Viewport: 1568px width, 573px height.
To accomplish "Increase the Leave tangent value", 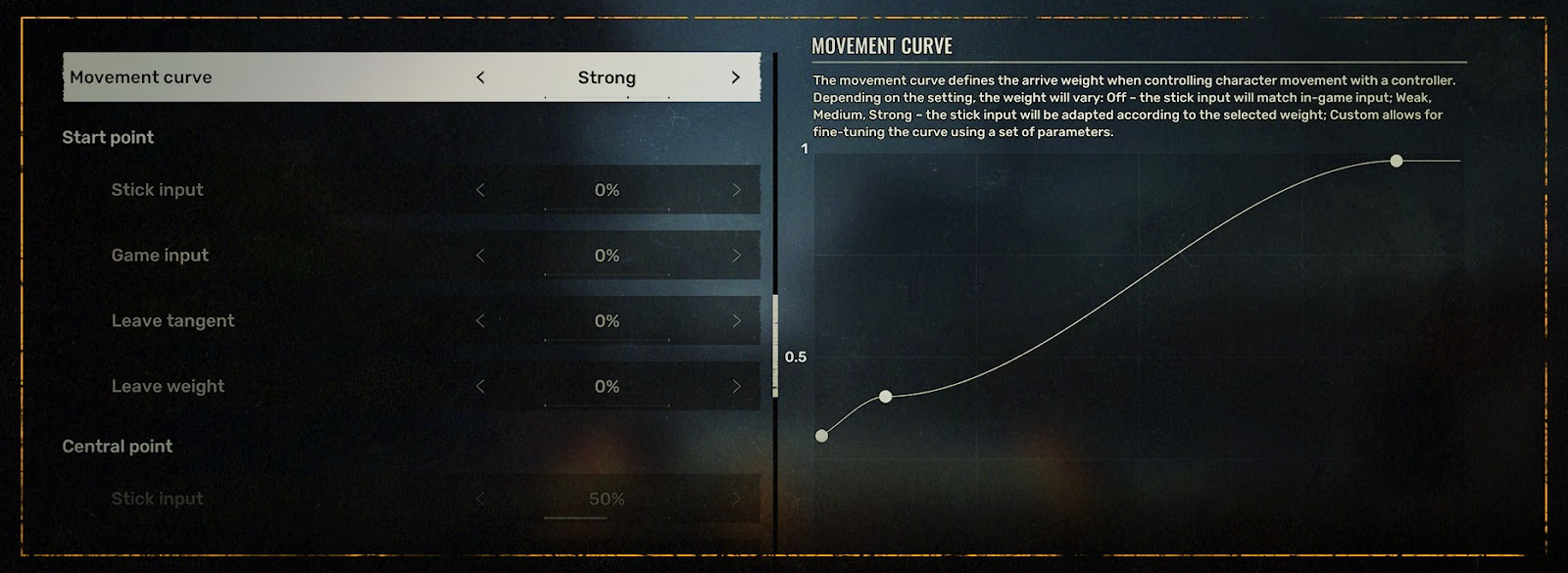I will click(x=736, y=321).
